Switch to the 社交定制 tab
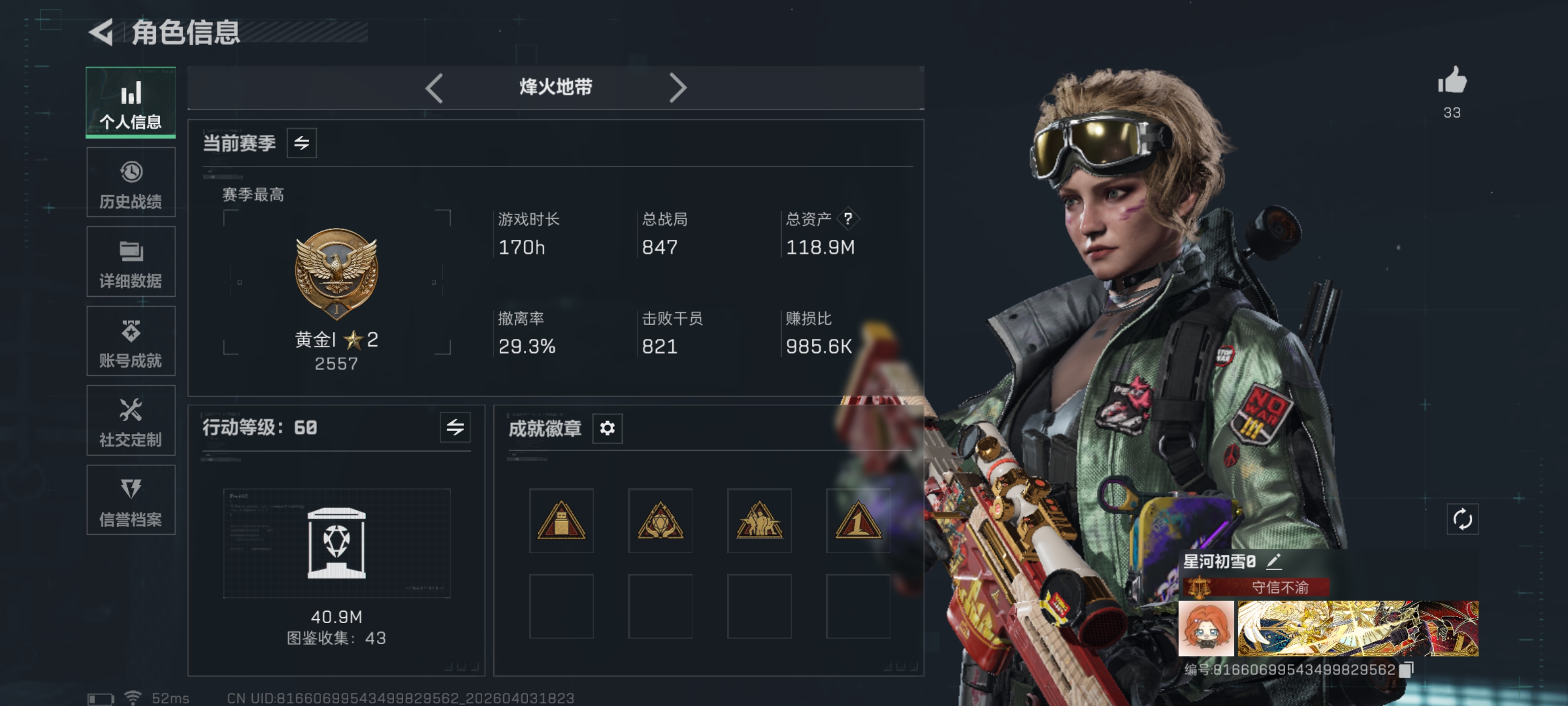This screenshot has height=706, width=1568. coord(131,420)
